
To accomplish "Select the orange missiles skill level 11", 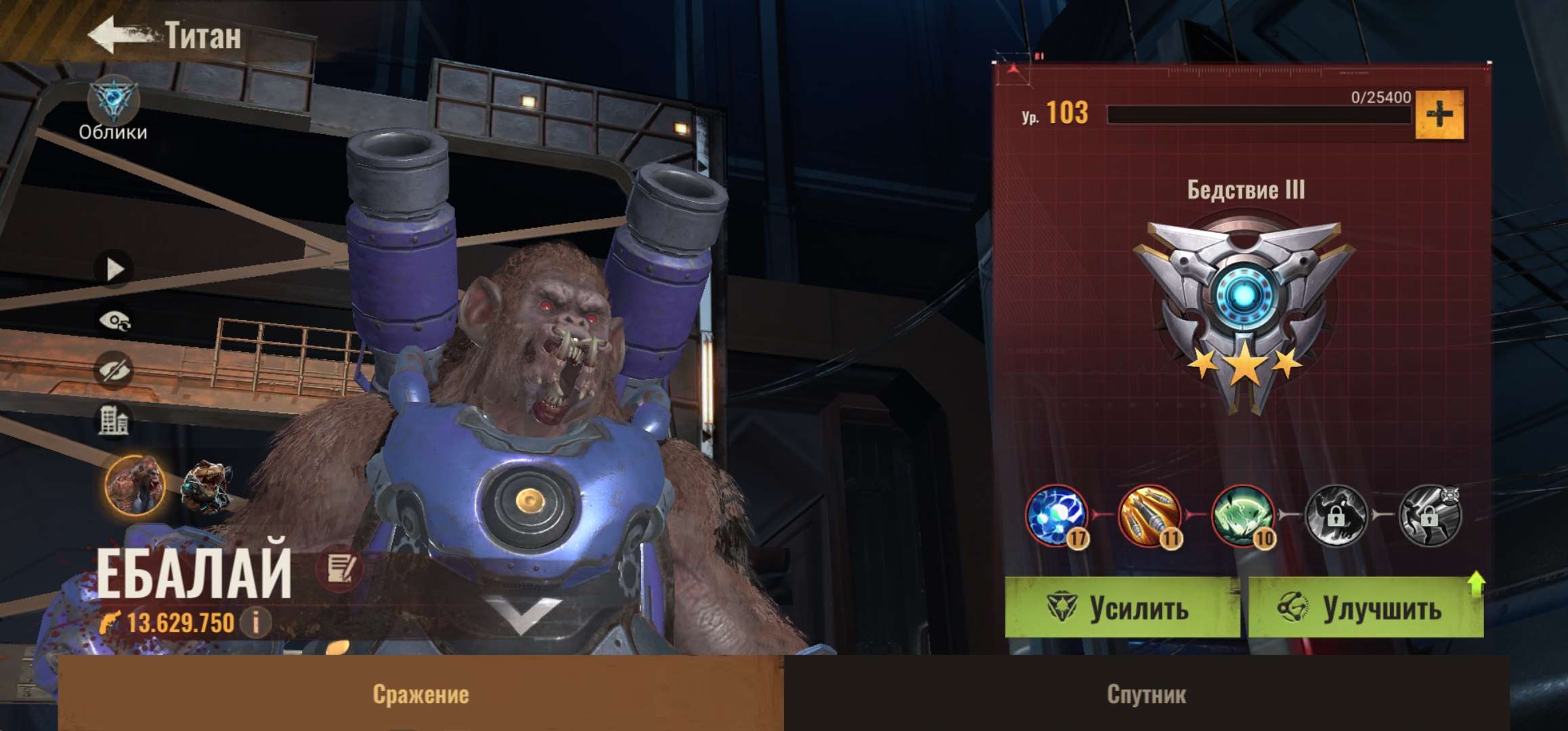I will tap(1149, 516).
